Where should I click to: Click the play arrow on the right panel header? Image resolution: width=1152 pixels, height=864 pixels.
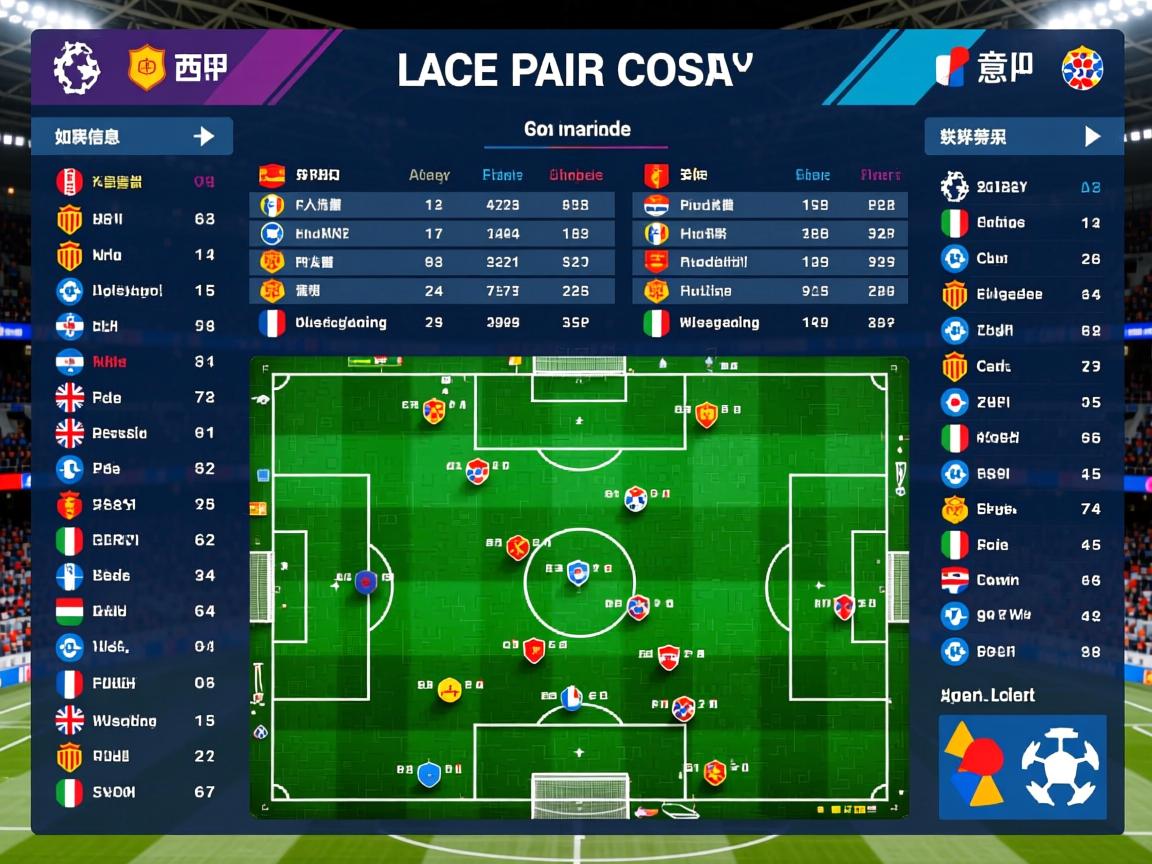click(x=1092, y=137)
